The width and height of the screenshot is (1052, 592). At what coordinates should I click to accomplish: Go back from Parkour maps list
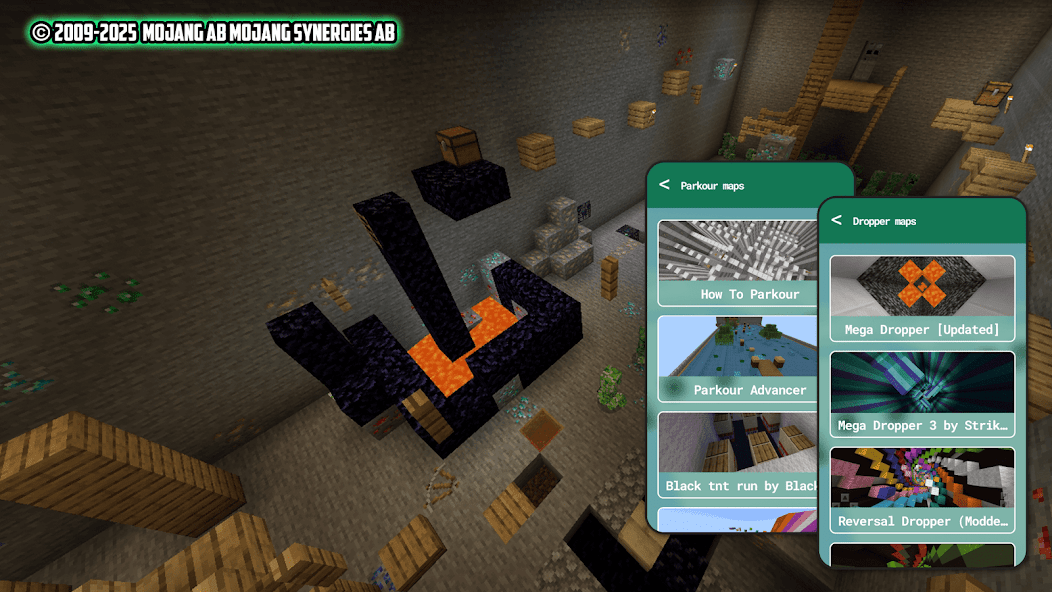click(664, 185)
